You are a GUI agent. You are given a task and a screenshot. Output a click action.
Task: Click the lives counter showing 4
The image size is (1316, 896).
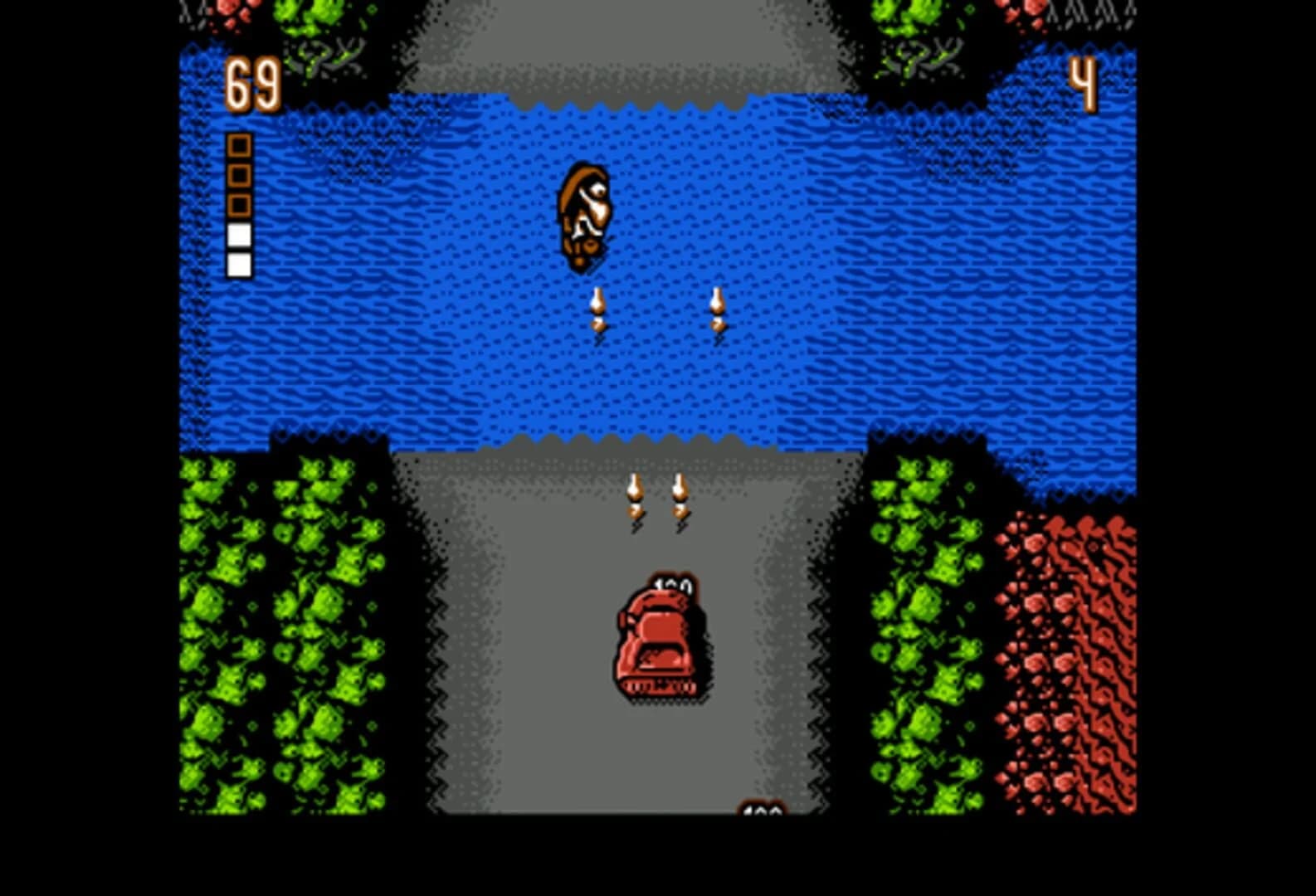pyautogui.click(x=1084, y=83)
